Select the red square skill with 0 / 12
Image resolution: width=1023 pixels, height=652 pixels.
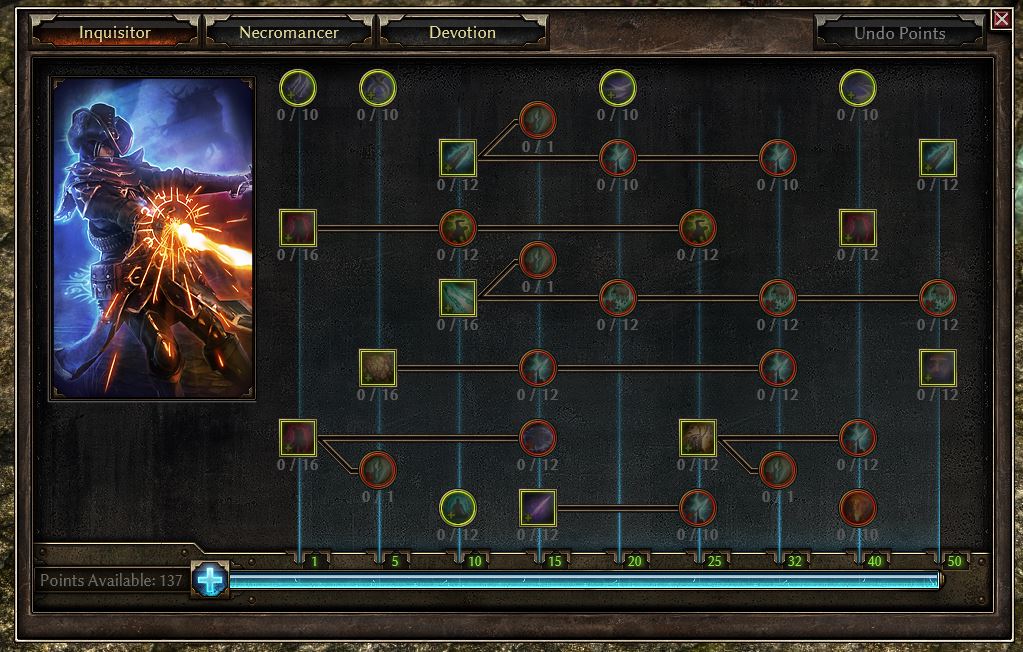[x=858, y=227]
